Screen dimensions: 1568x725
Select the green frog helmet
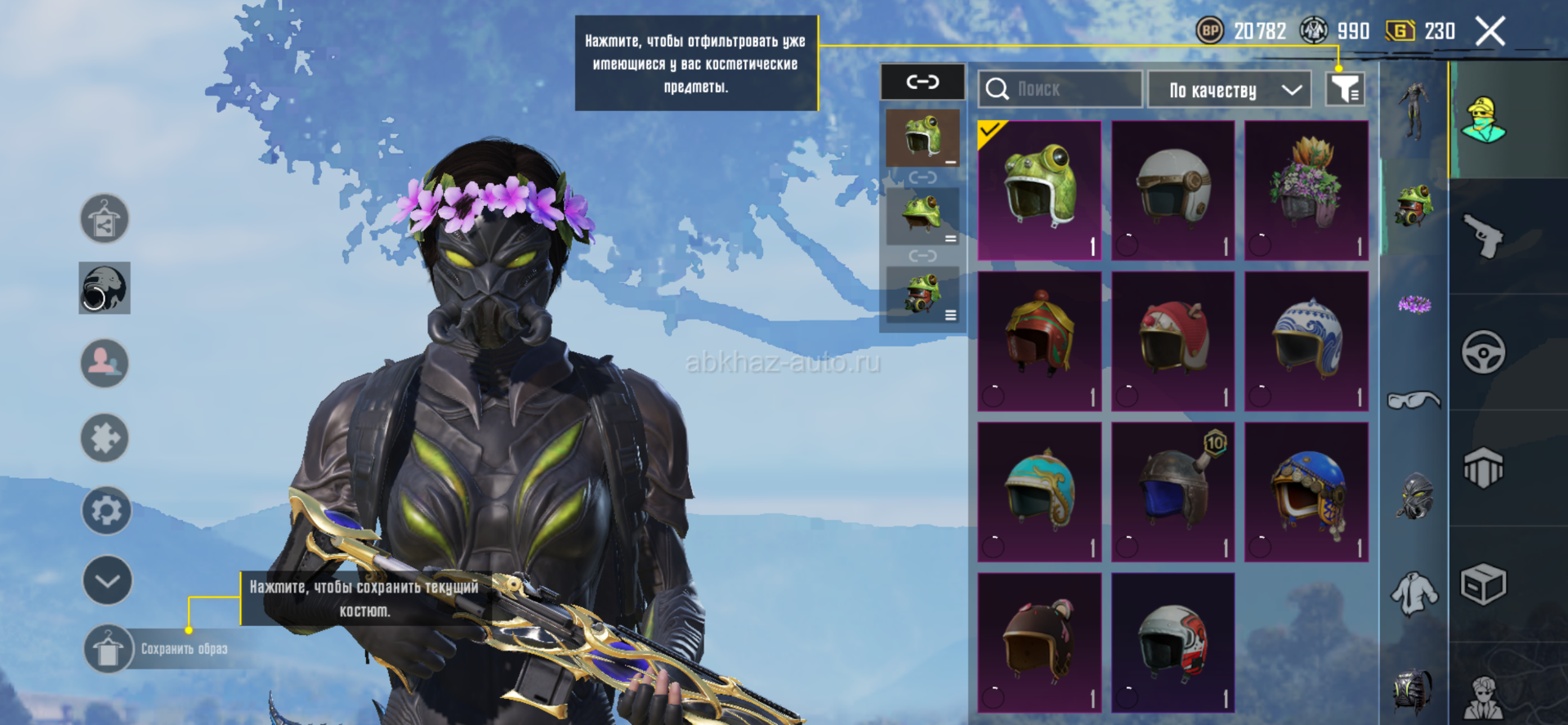[x=1039, y=190]
